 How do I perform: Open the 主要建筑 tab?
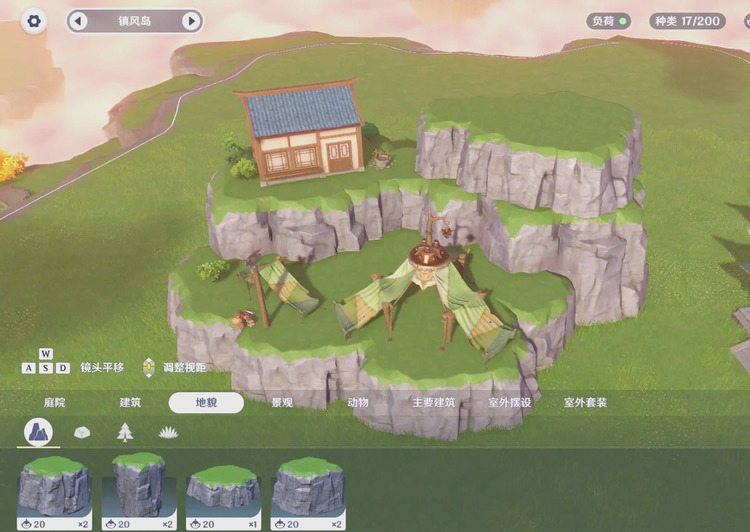(x=433, y=403)
